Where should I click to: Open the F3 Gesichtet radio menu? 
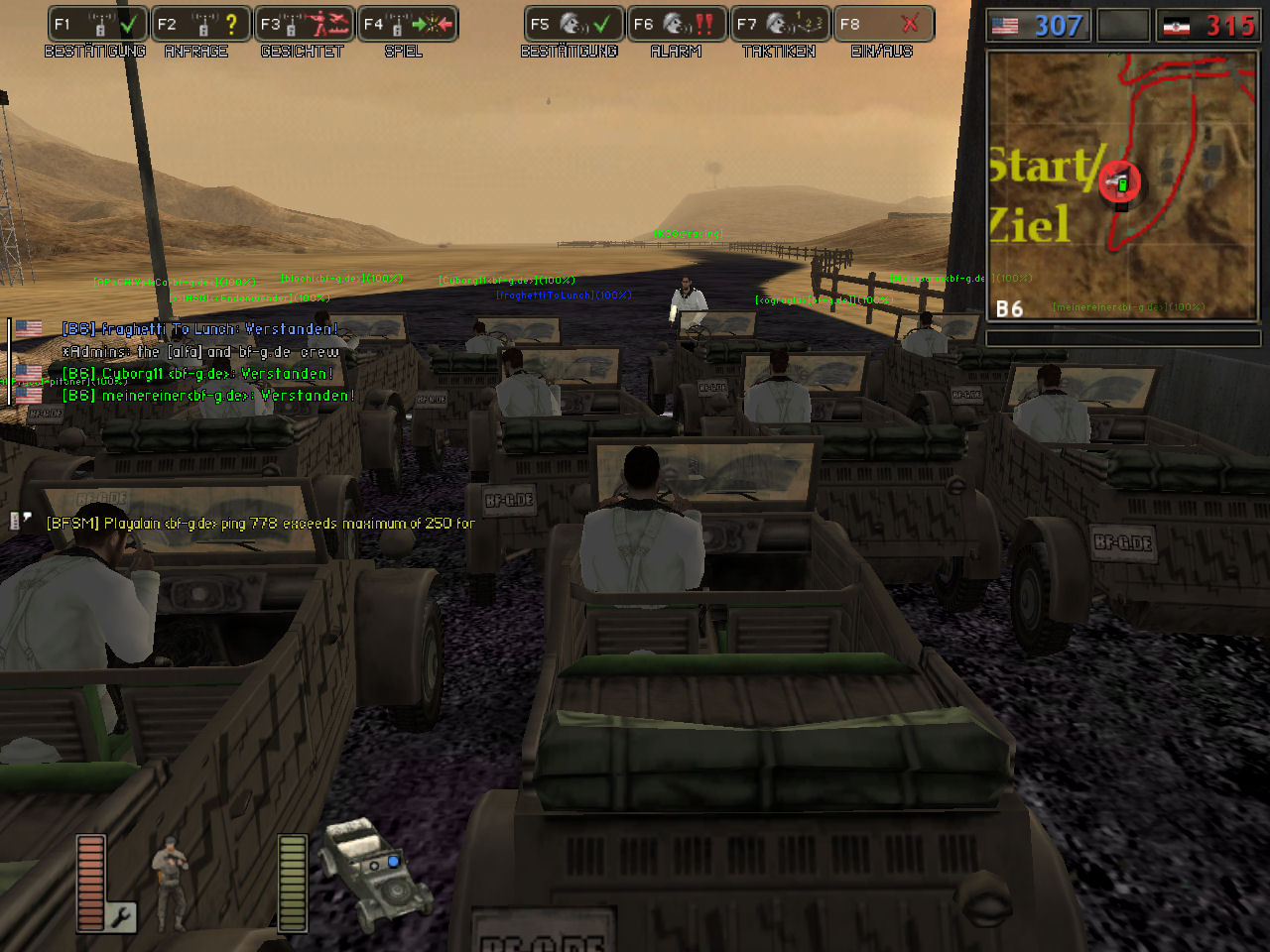pos(305,24)
